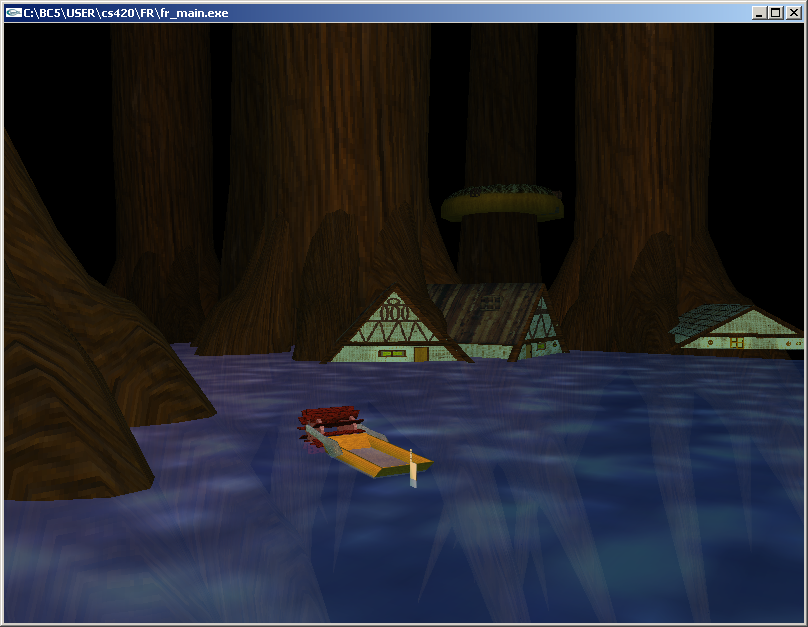The image size is (808, 627).
Task: Minimize the fr_main.exe window
Action: [x=760, y=12]
